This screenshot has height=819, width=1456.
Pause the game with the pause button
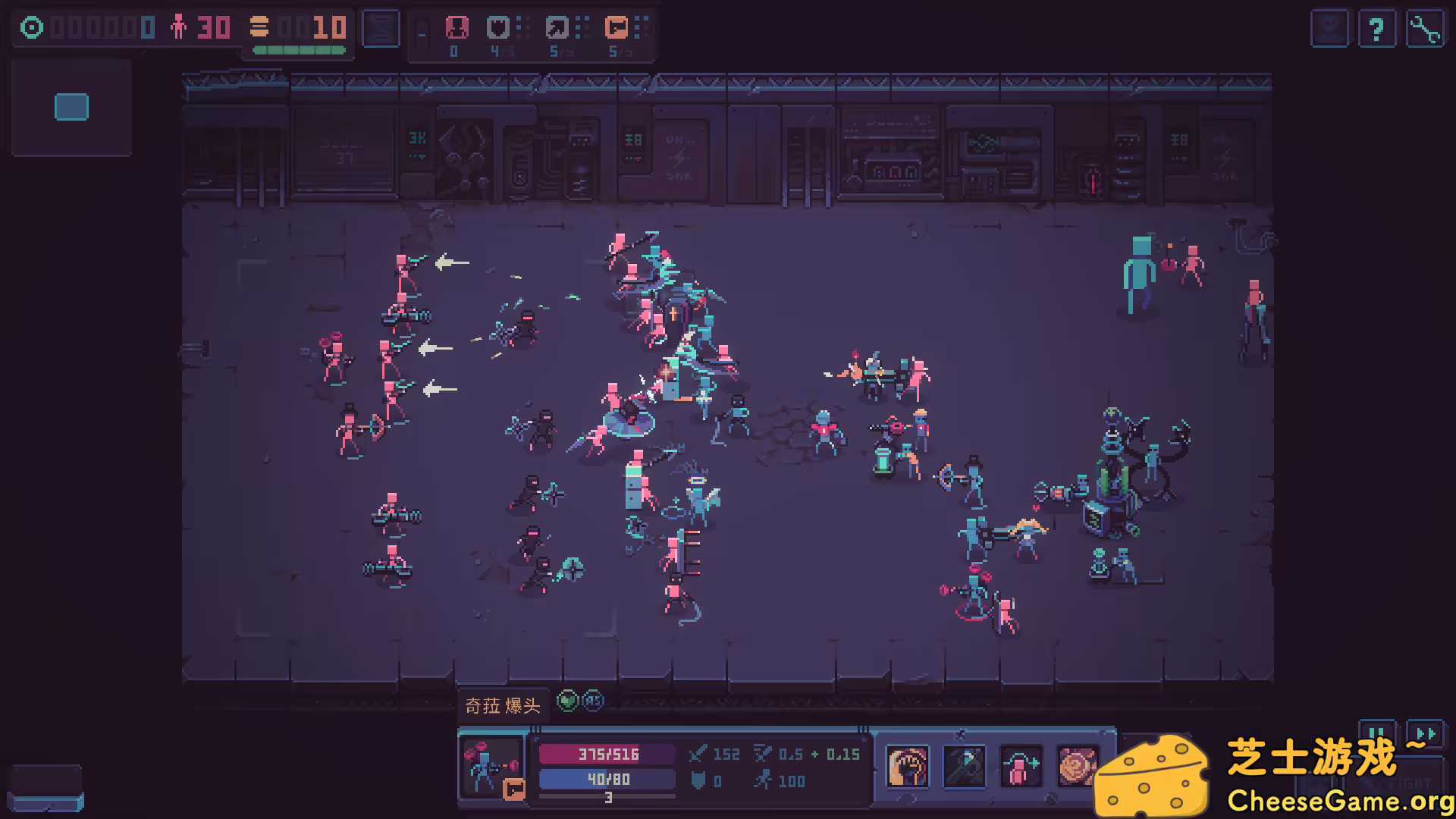[x=1378, y=734]
